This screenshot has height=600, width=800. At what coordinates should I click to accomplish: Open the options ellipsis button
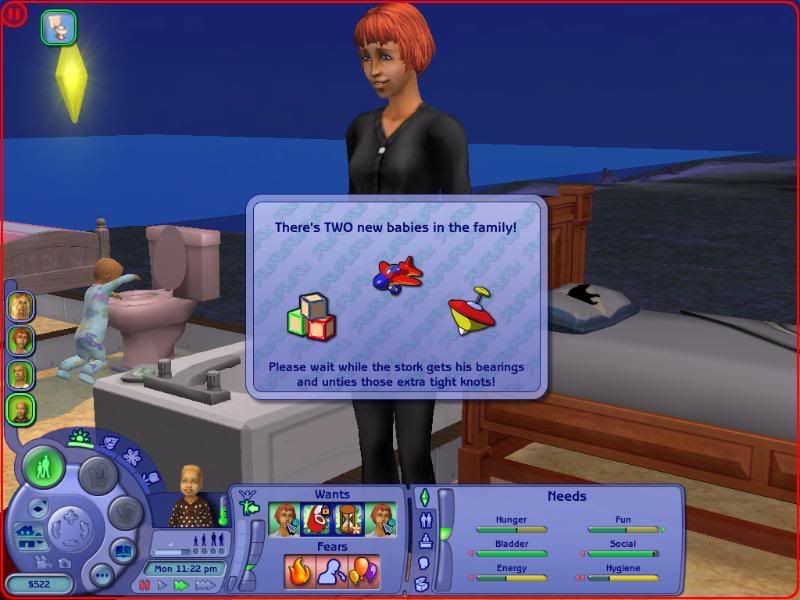[100, 575]
